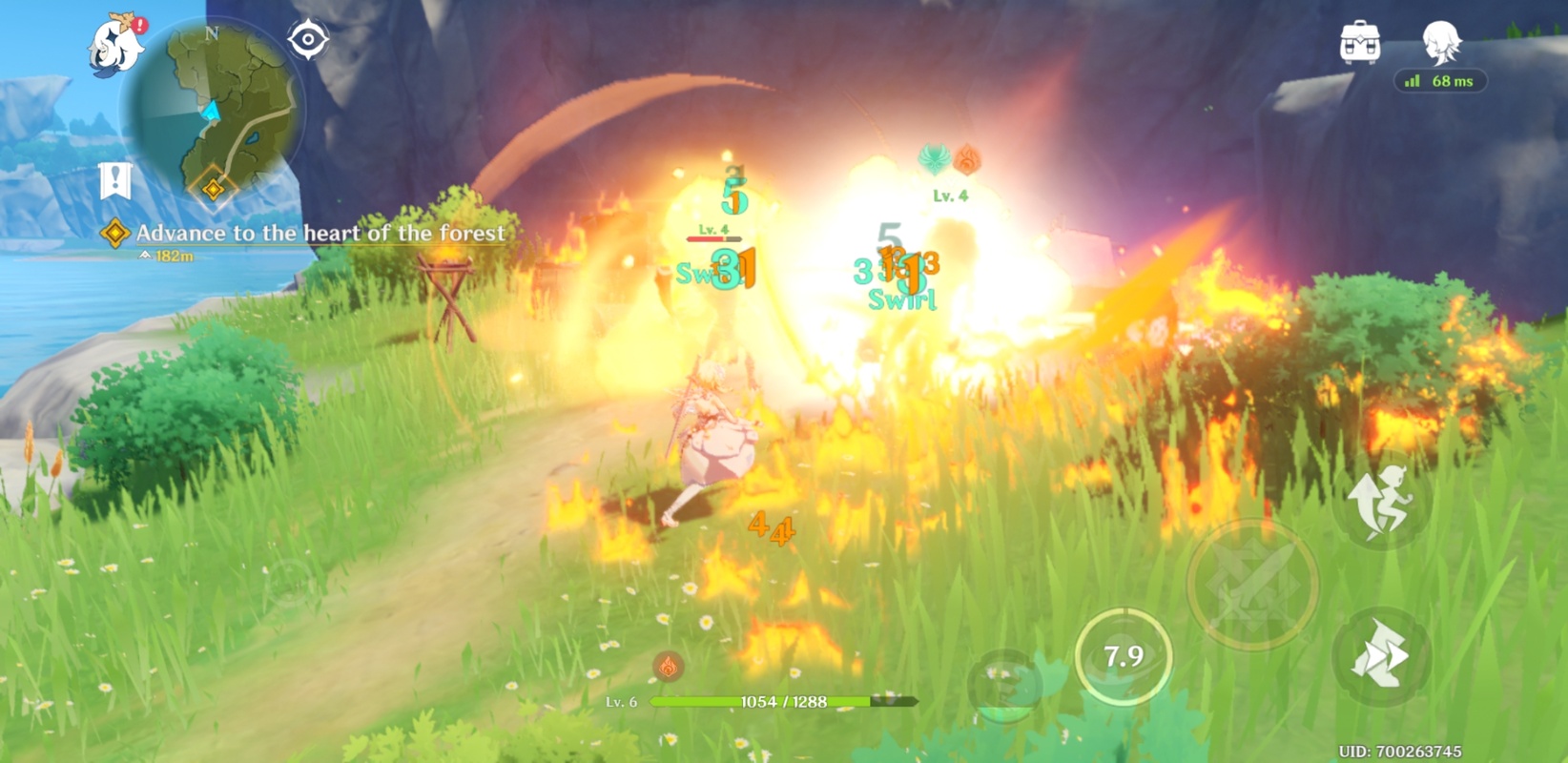Select the 'Advance to the heart of the forest' objective
The image size is (1568, 763).
320,233
